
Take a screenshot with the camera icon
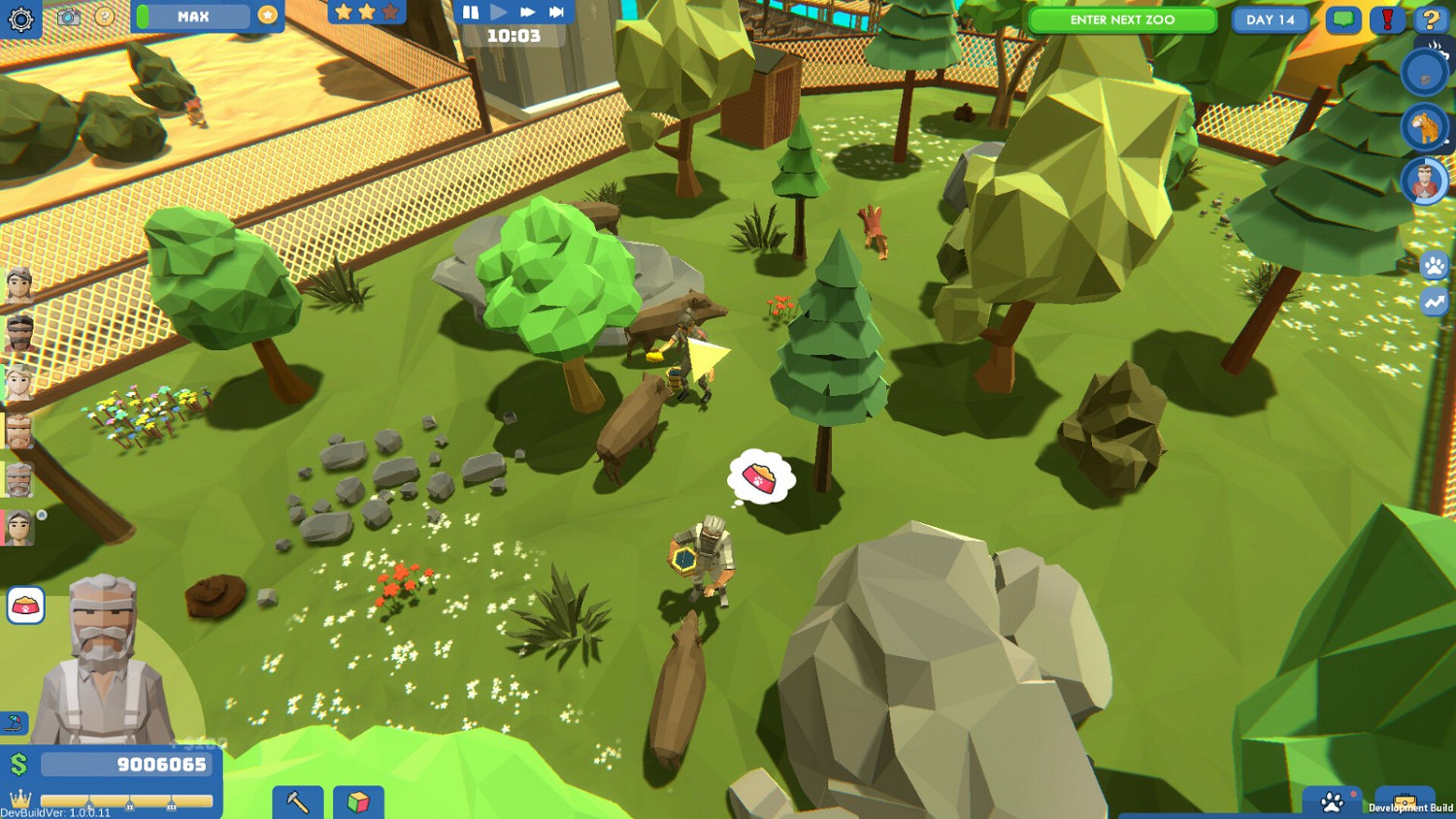tap(66, 16)
